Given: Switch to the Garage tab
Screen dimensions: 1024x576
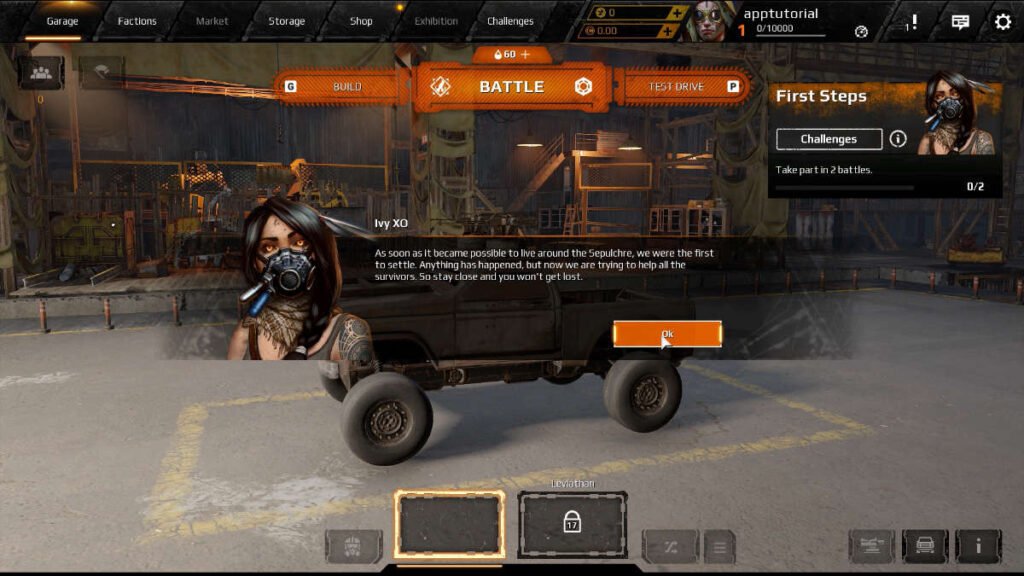Looking at the screenshot, I should [62, 21].
